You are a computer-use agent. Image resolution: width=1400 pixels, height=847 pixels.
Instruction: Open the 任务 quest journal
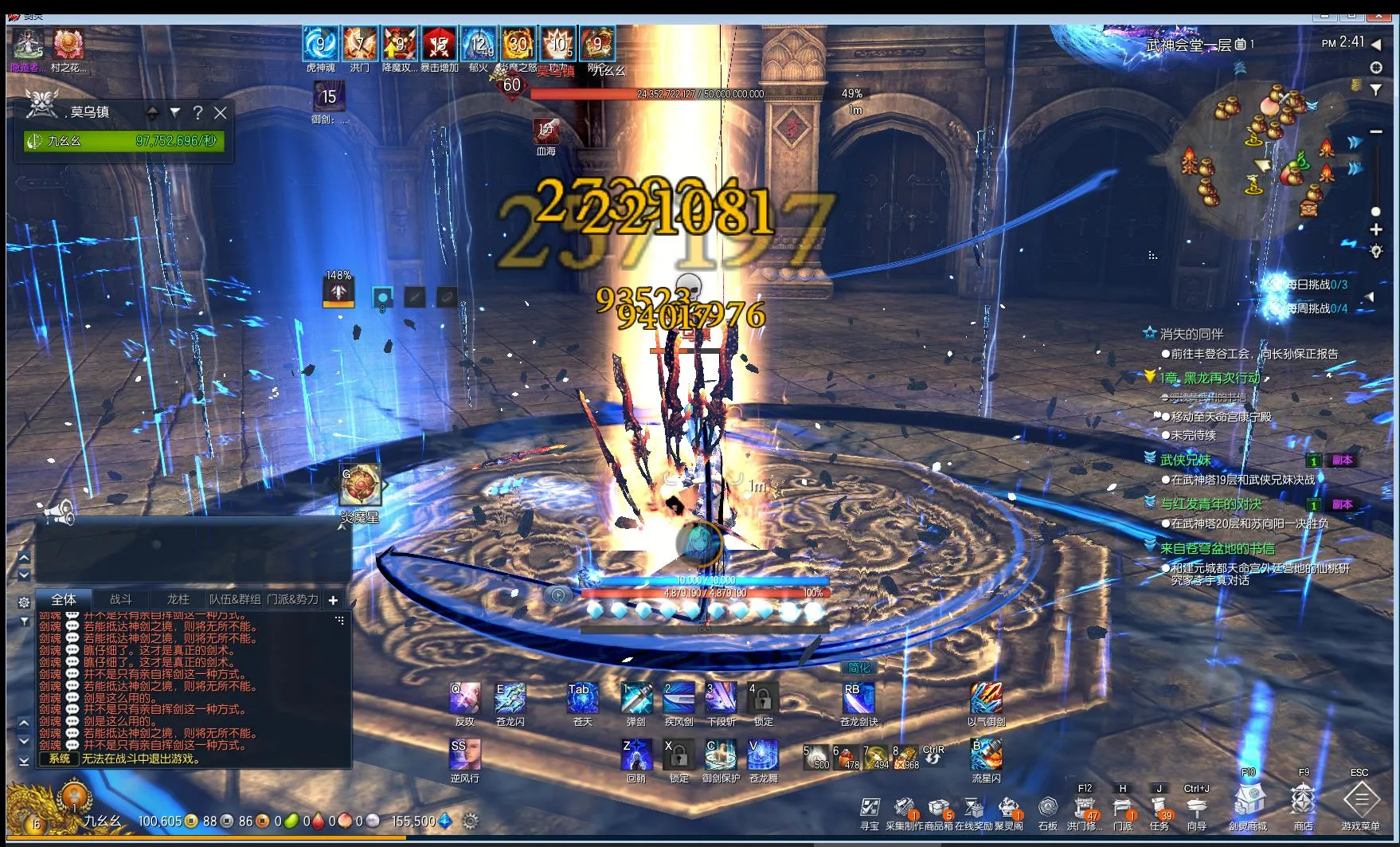click(x=1159, y=808)
